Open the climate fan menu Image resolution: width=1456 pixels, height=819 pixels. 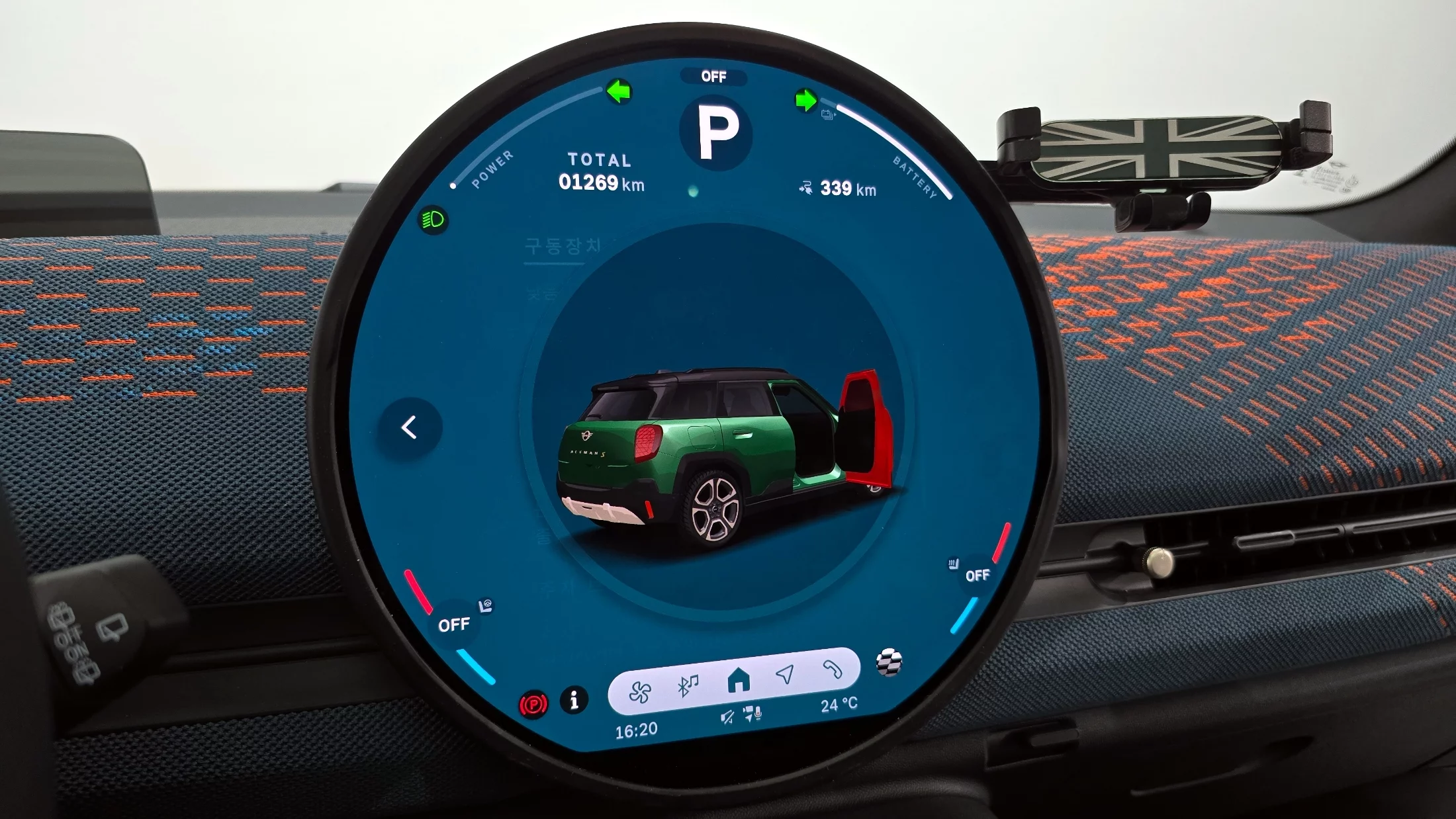coord(640,692)
